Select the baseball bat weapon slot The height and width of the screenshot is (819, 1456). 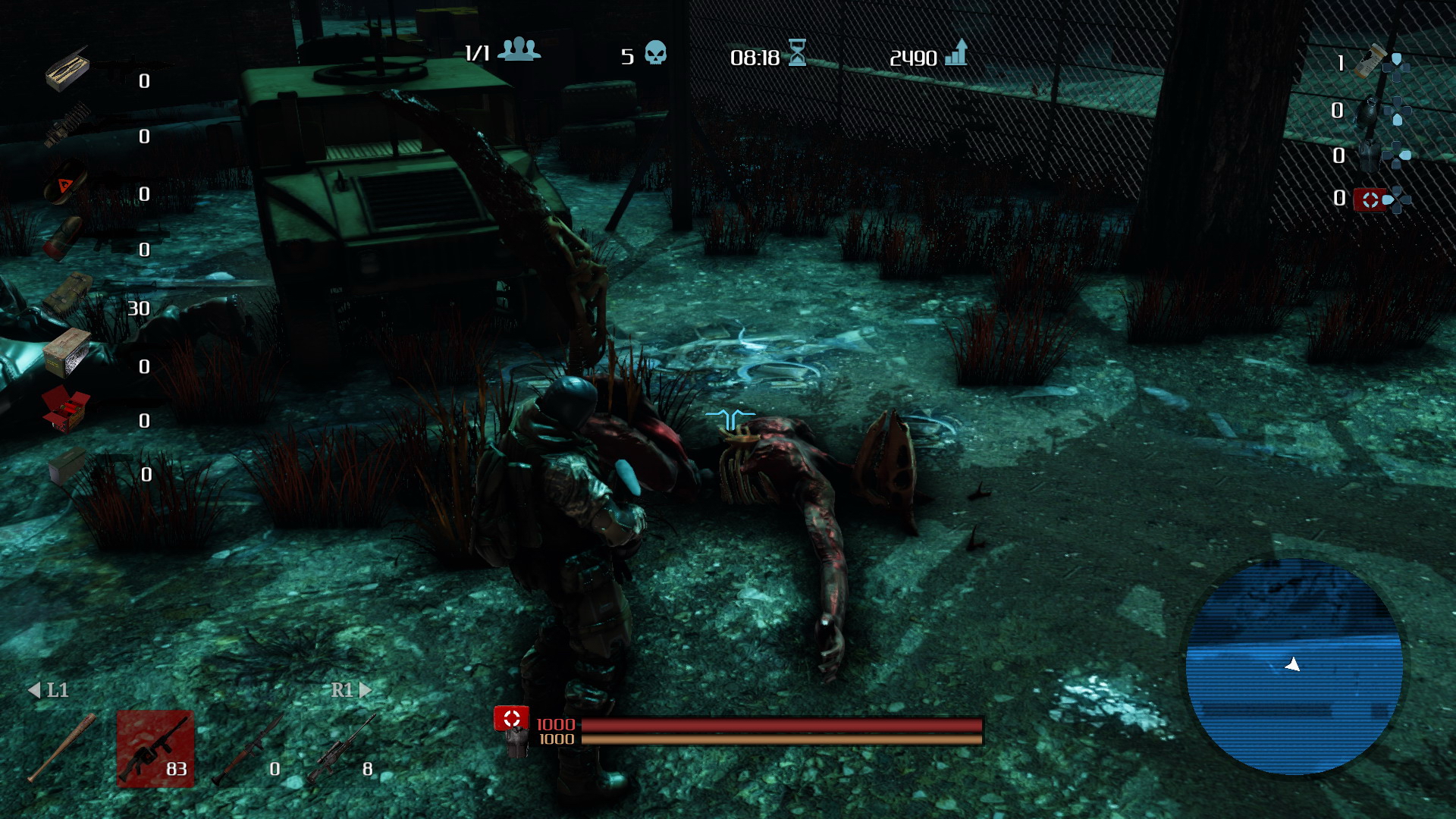coord(62,747)
